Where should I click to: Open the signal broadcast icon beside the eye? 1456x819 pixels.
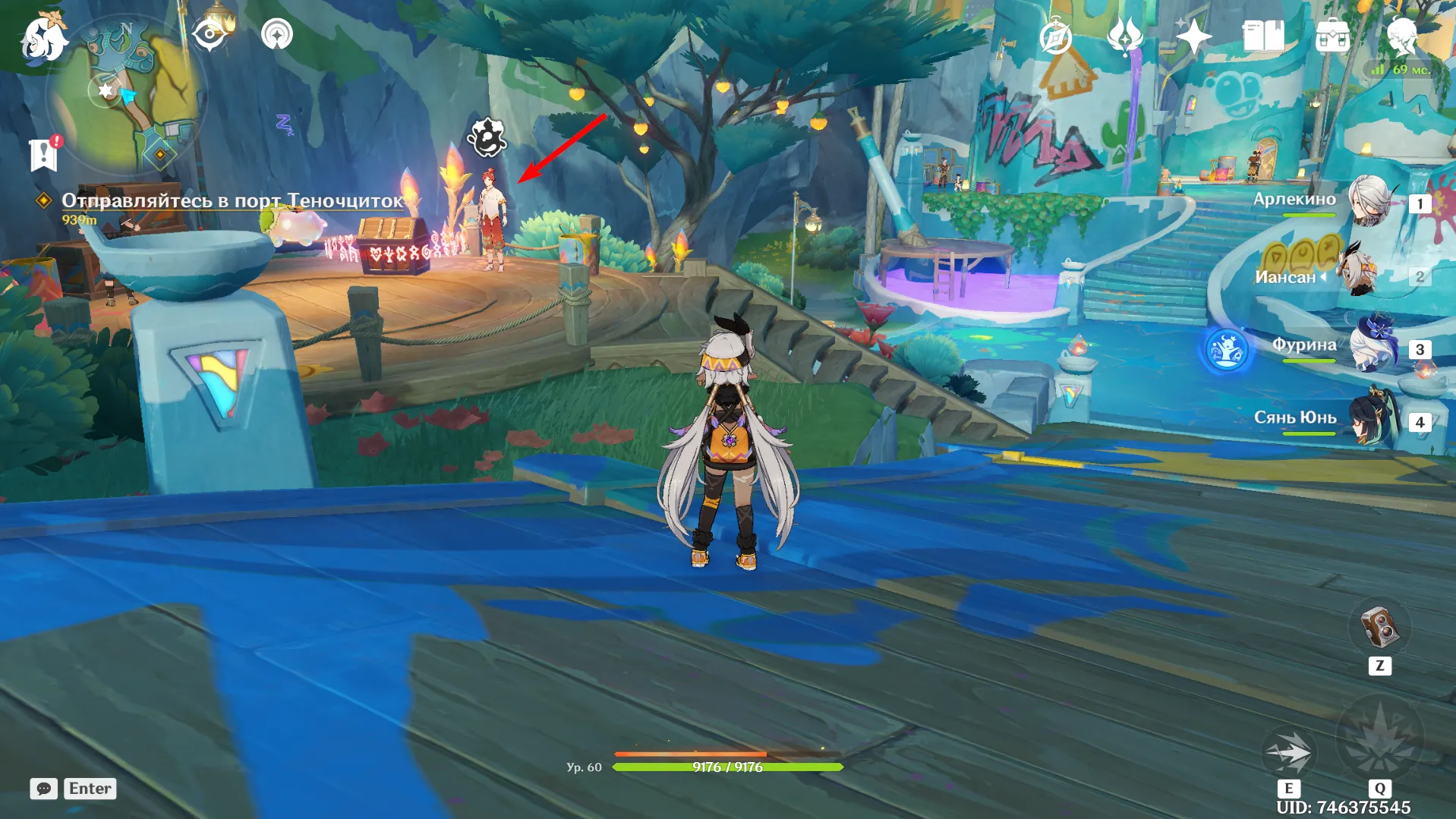tap(277, 35)
